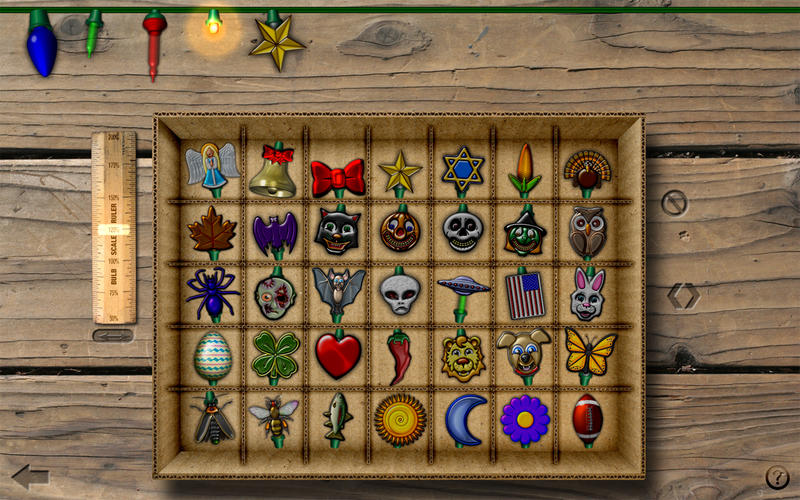Screen dimensions: 800x500
Task: Select the crescent moon bulb
Action: (x=465, y=418)
